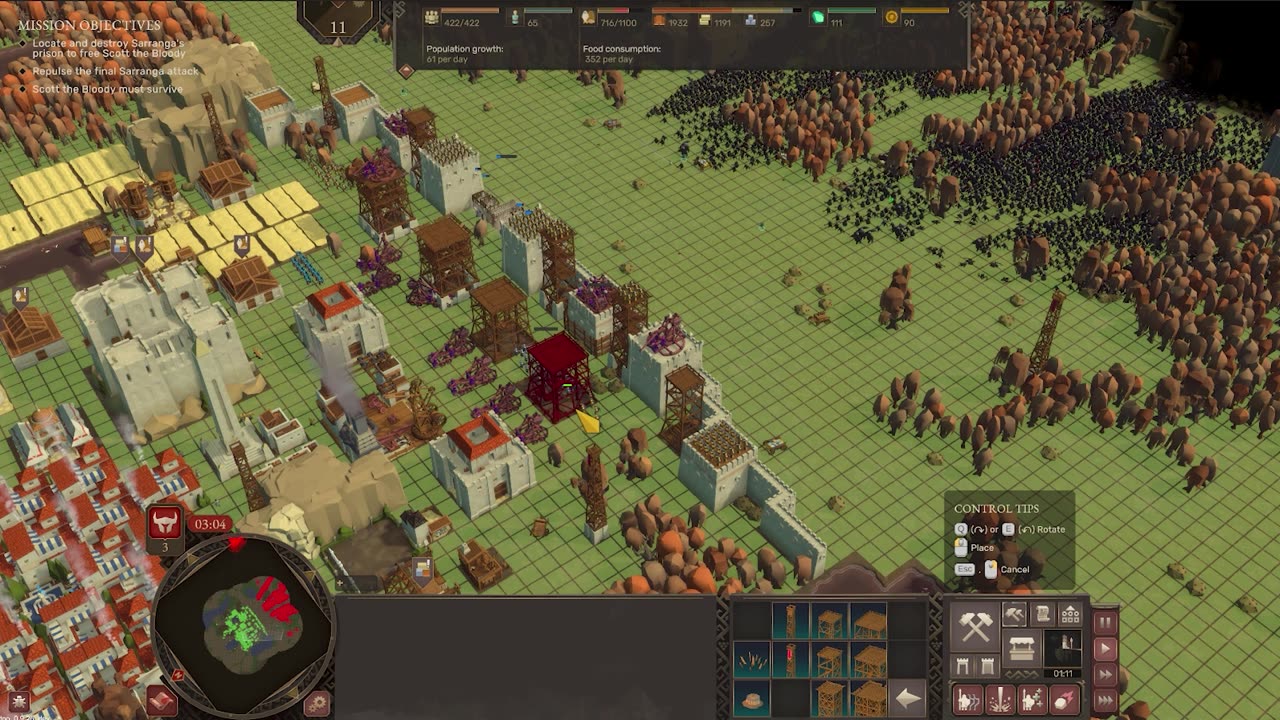This screenshot has height=720, width=1280.
Task: Open the map scroll button
Action: click(162, 699)
